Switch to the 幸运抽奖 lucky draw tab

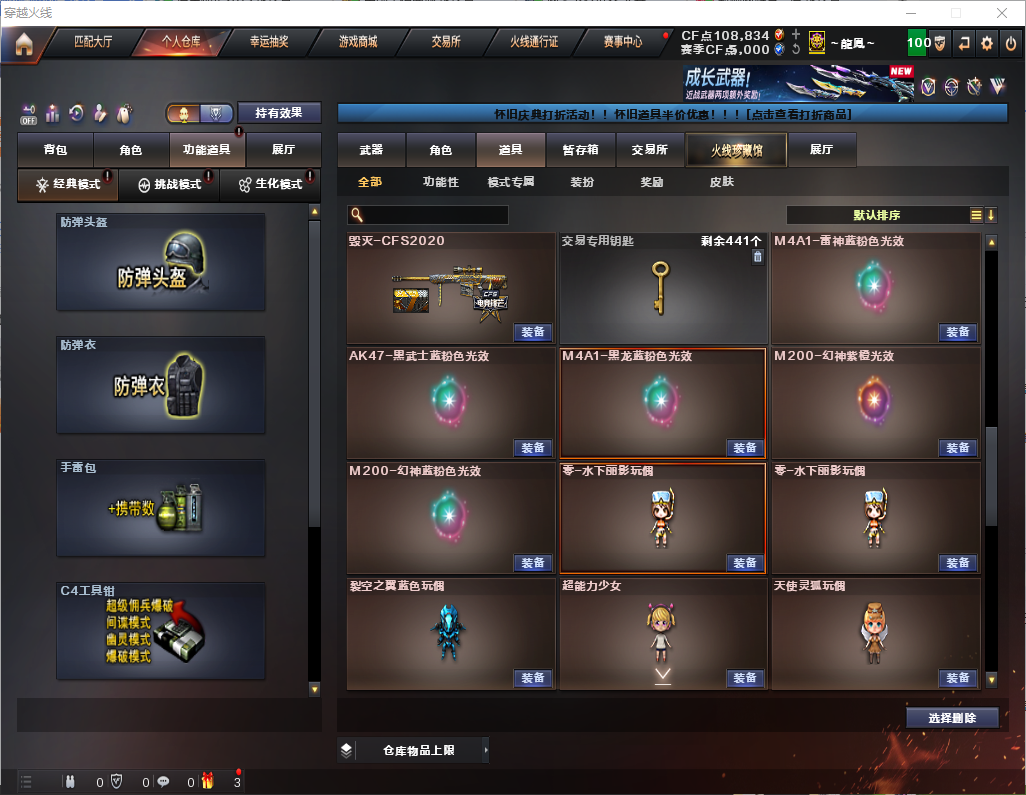point(268,42)
